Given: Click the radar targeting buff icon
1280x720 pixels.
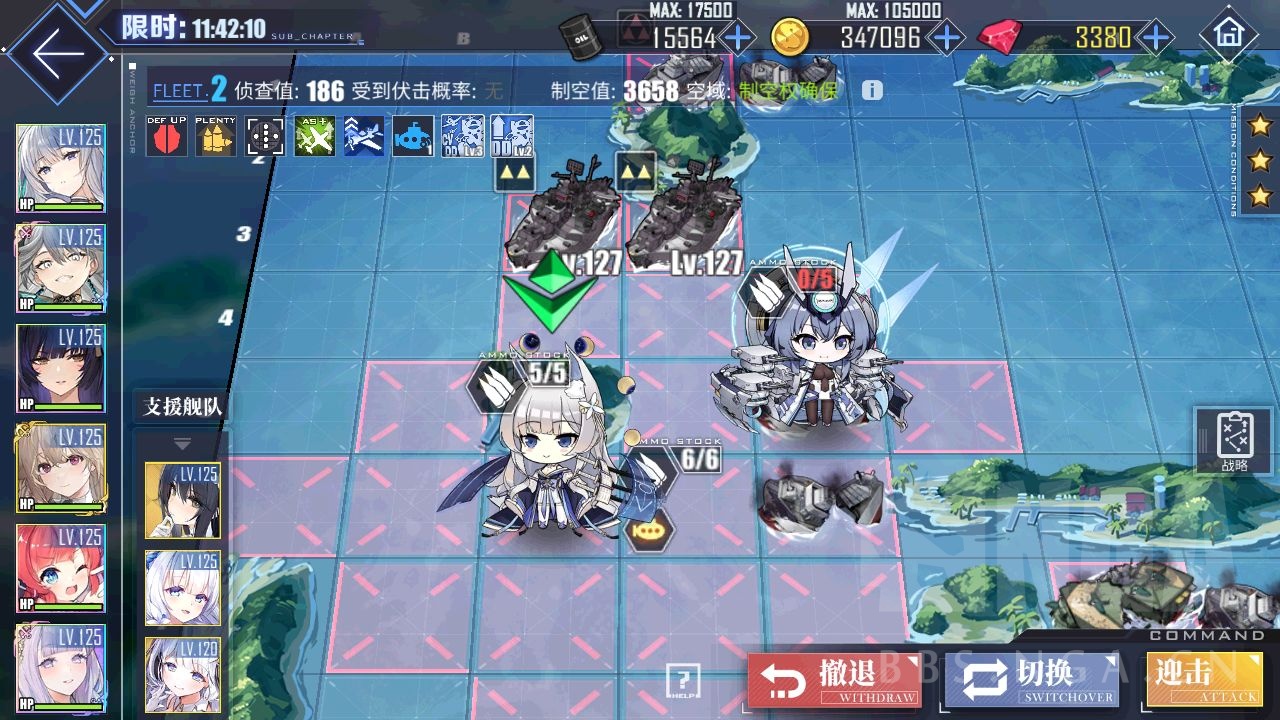Looking at the screenshot, I should 265,137.
